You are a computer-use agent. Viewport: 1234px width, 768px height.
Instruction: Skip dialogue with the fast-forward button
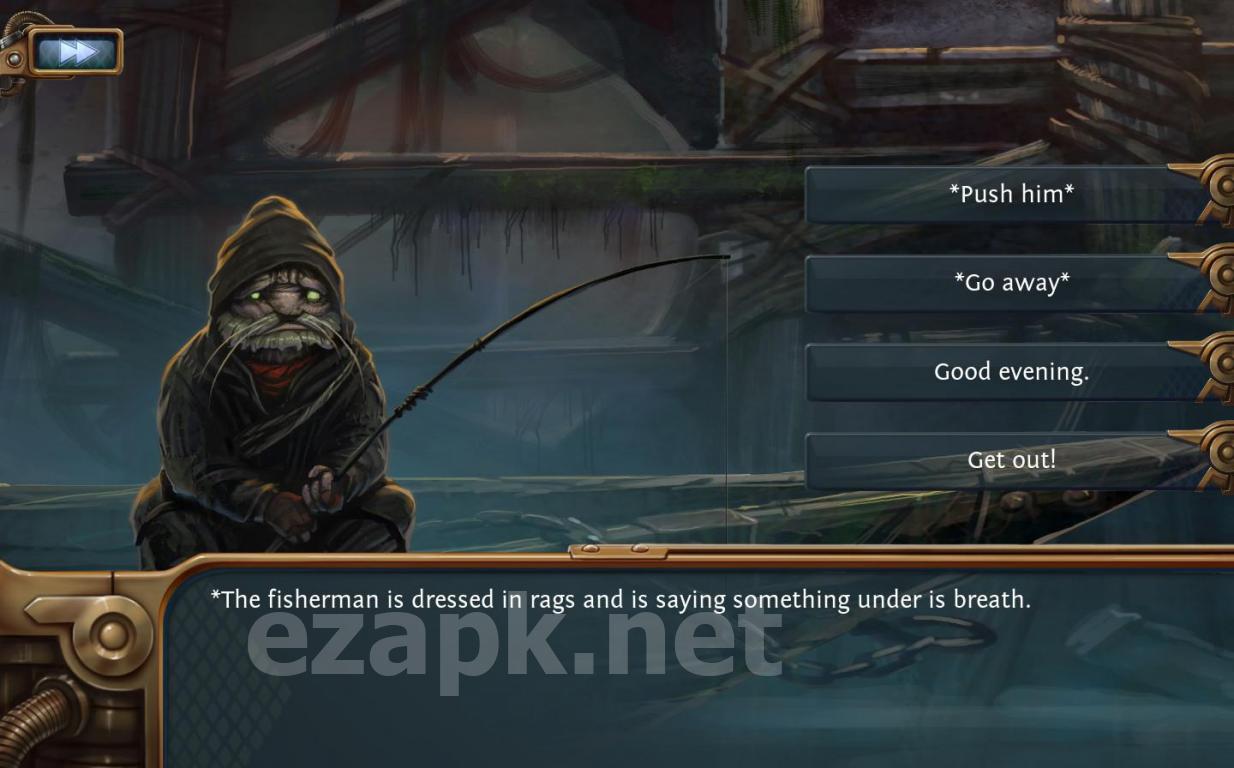tap(77, 51)
